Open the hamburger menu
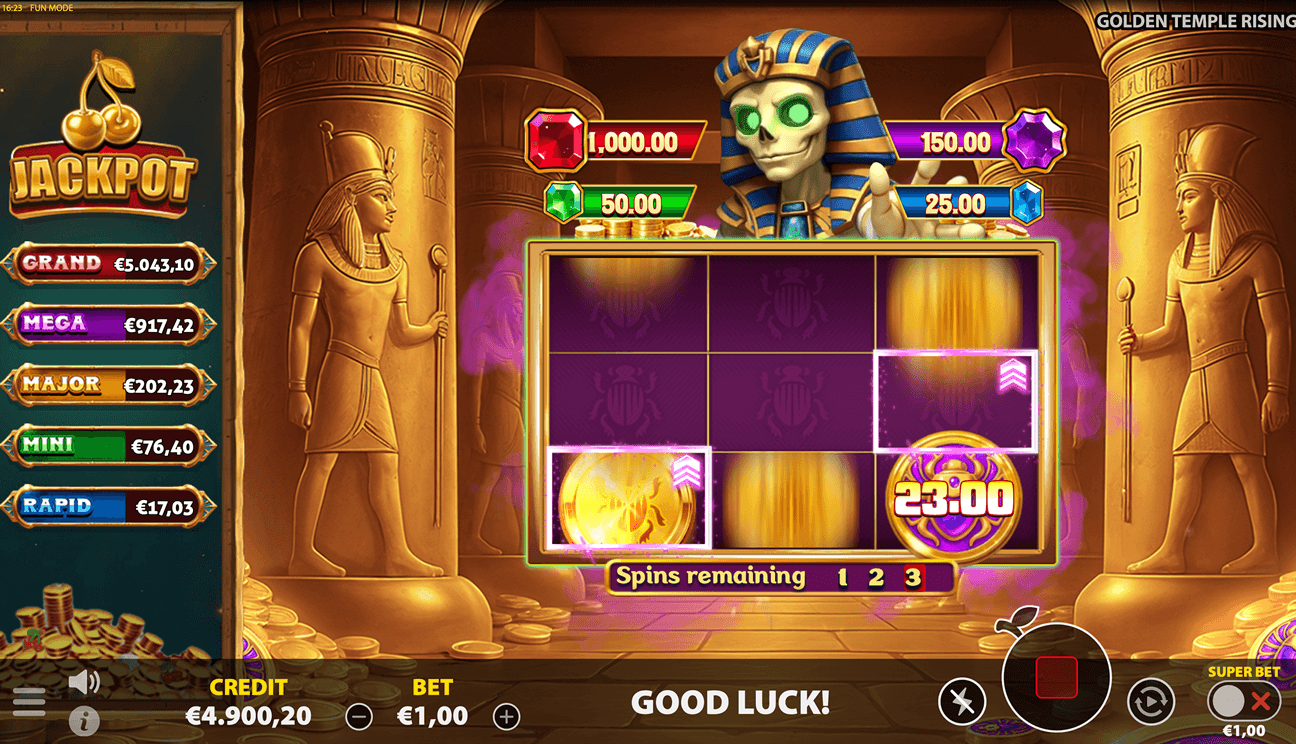The height and width of the screenshot is (744, 1296). click(31, 700)
